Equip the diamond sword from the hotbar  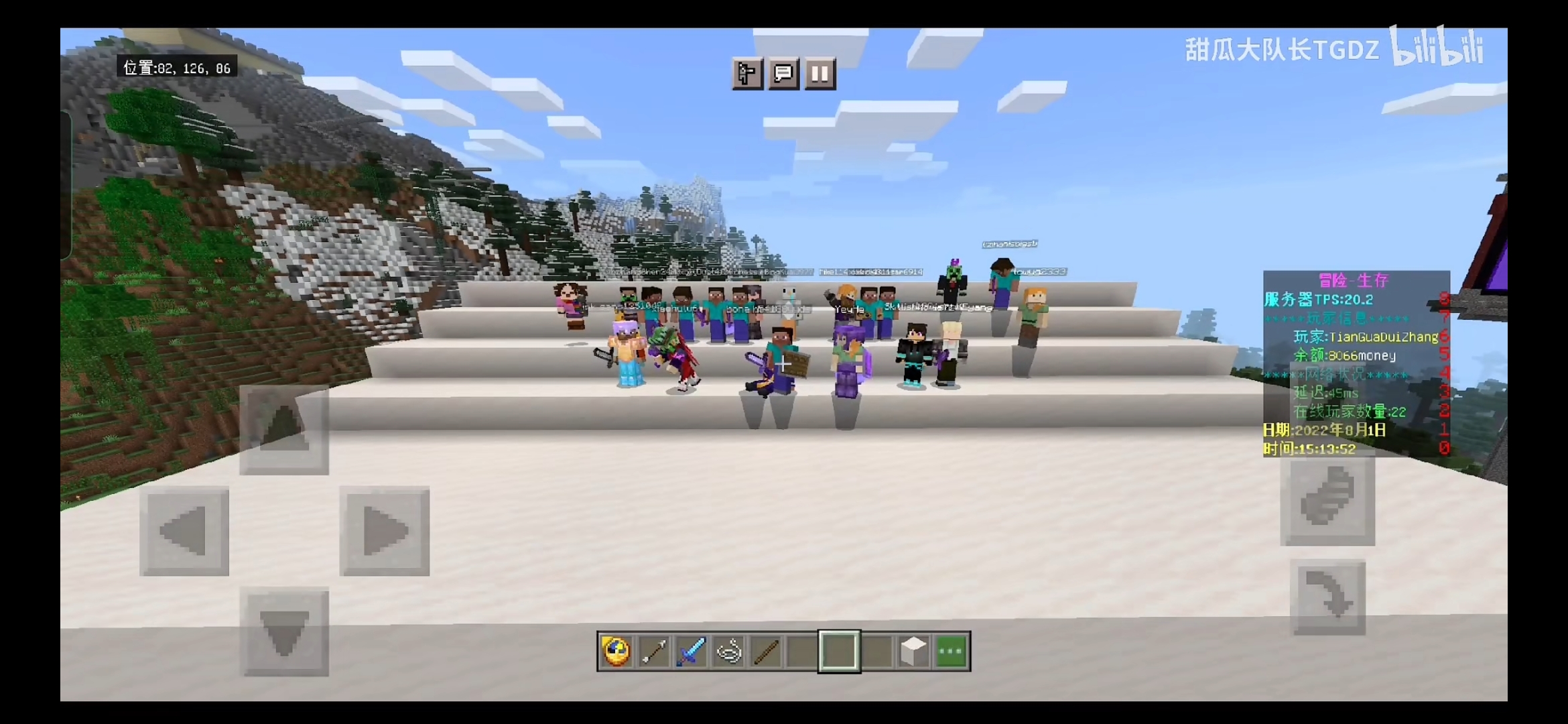click(x=691, y=651)
